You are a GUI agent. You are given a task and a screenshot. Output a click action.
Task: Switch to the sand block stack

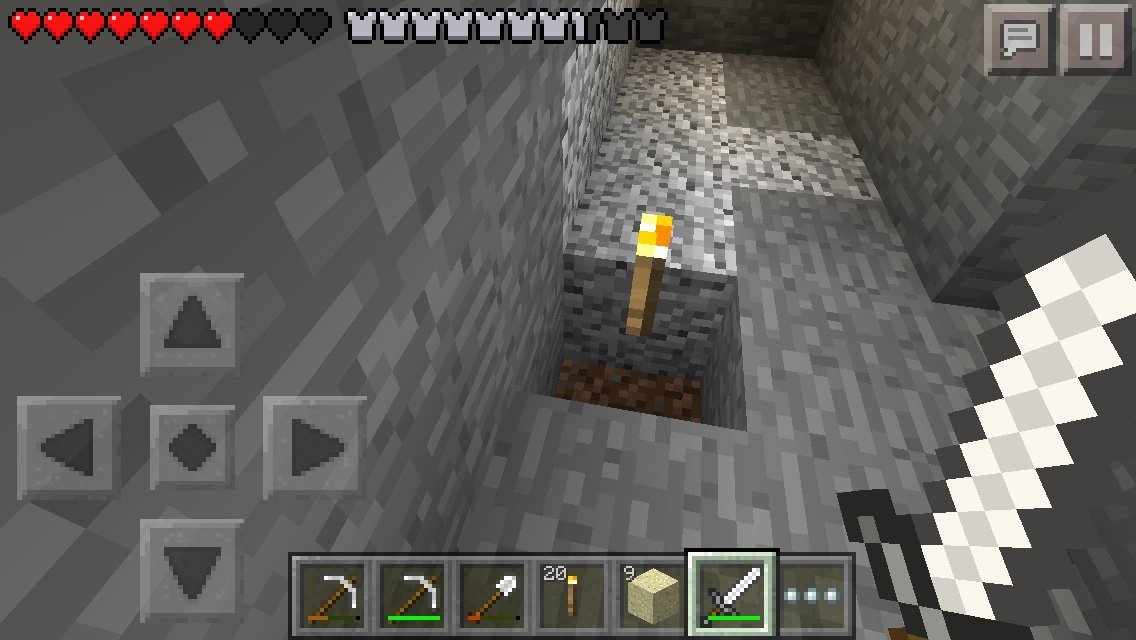651,593
